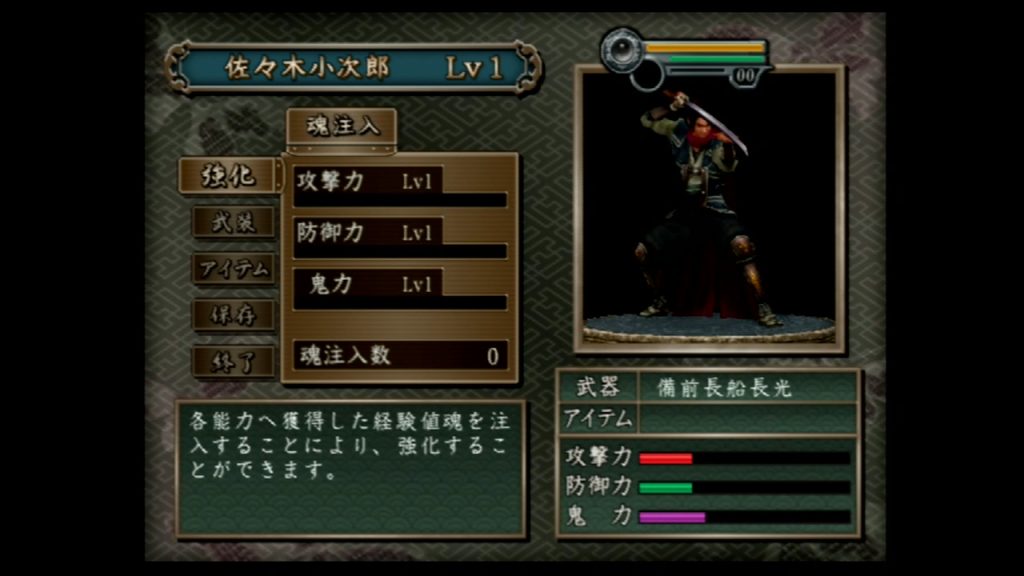
Task: Pick the 鬼力 Lv1 upgrade row
Action: pos(400,288)
